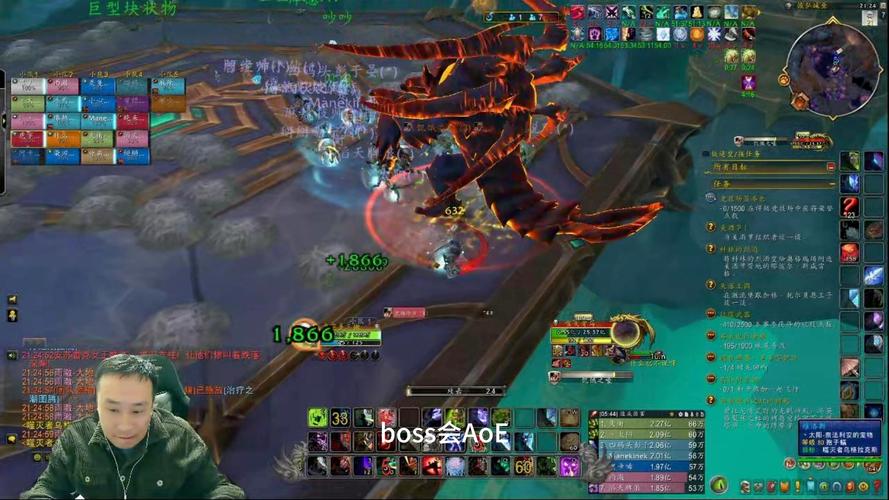
Task: Target the raid member labelled Mane
Action: point(97,119)
